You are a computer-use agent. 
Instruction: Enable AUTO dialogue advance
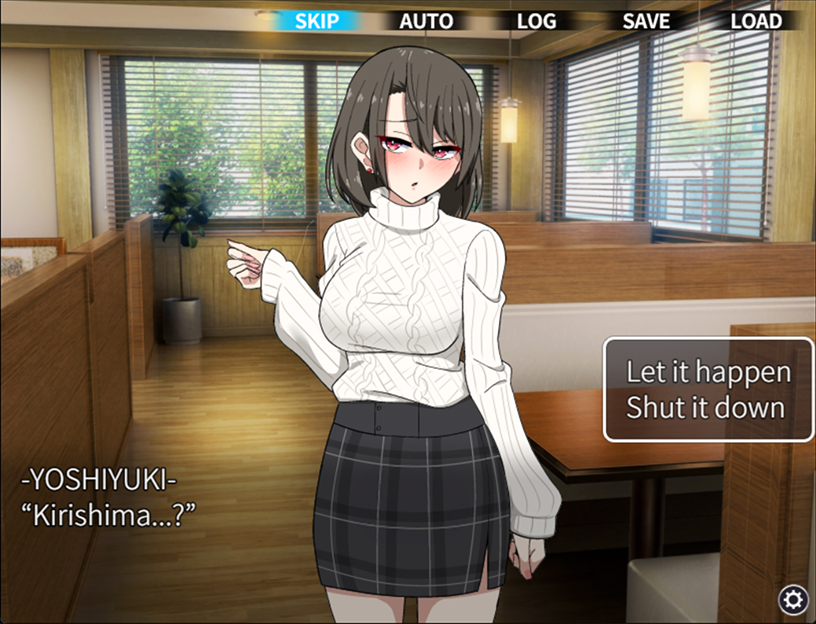426,21
